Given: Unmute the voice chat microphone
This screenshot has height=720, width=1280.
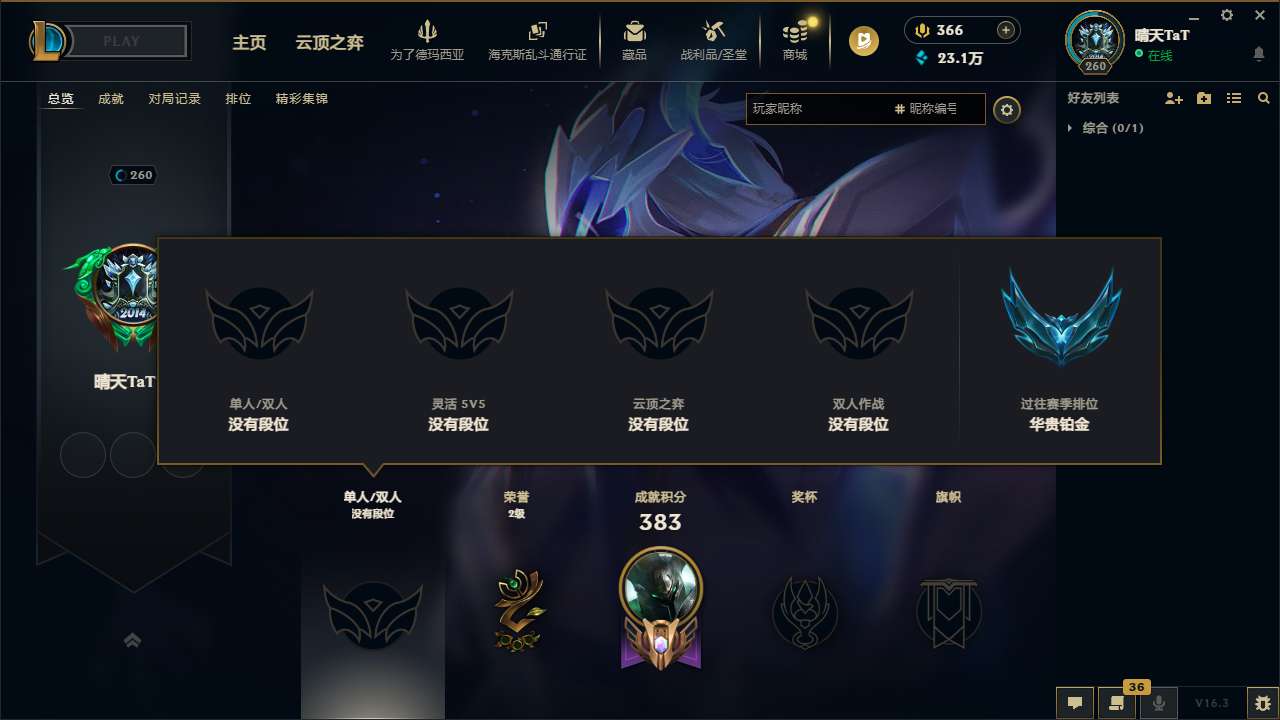Looking at the screenshot, I should pos(1159,703).
